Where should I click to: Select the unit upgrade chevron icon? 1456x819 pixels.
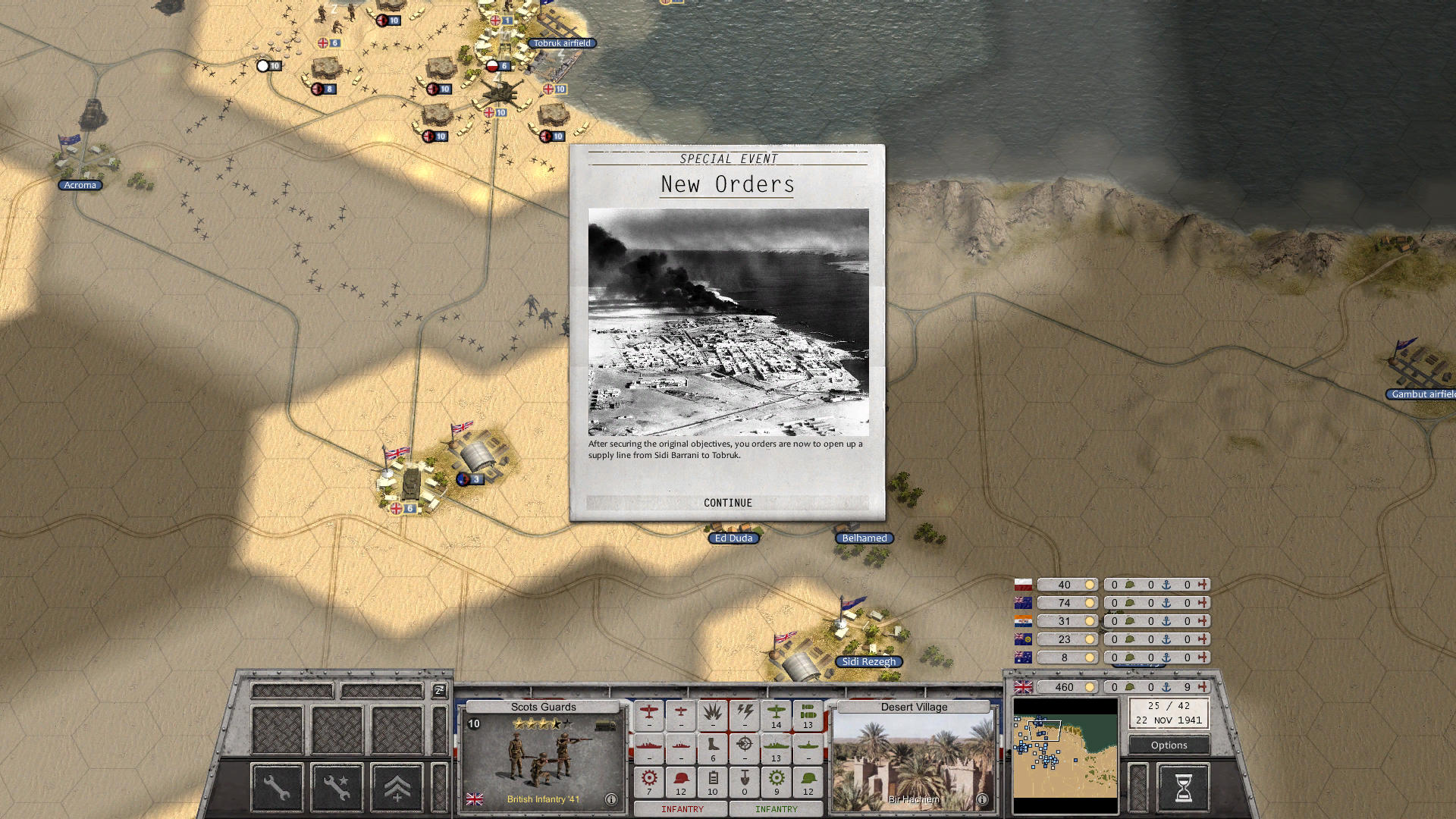[397, 787]
